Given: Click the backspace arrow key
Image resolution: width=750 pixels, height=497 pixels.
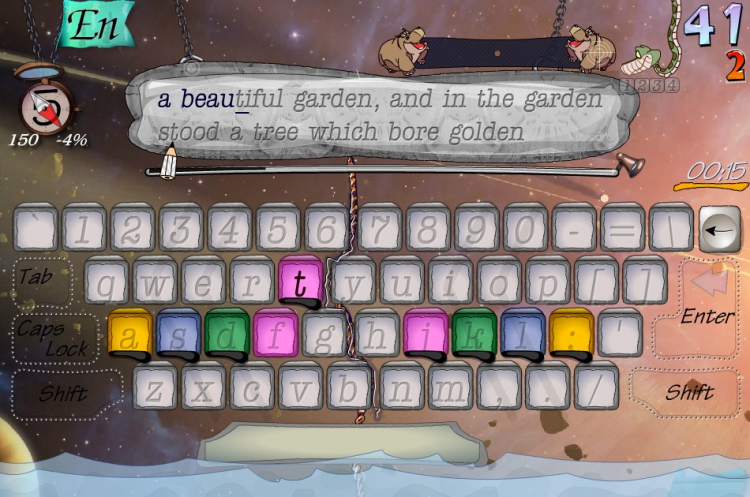Looking at the screenshot, I should pyautogui.click(x=718, y=232).
